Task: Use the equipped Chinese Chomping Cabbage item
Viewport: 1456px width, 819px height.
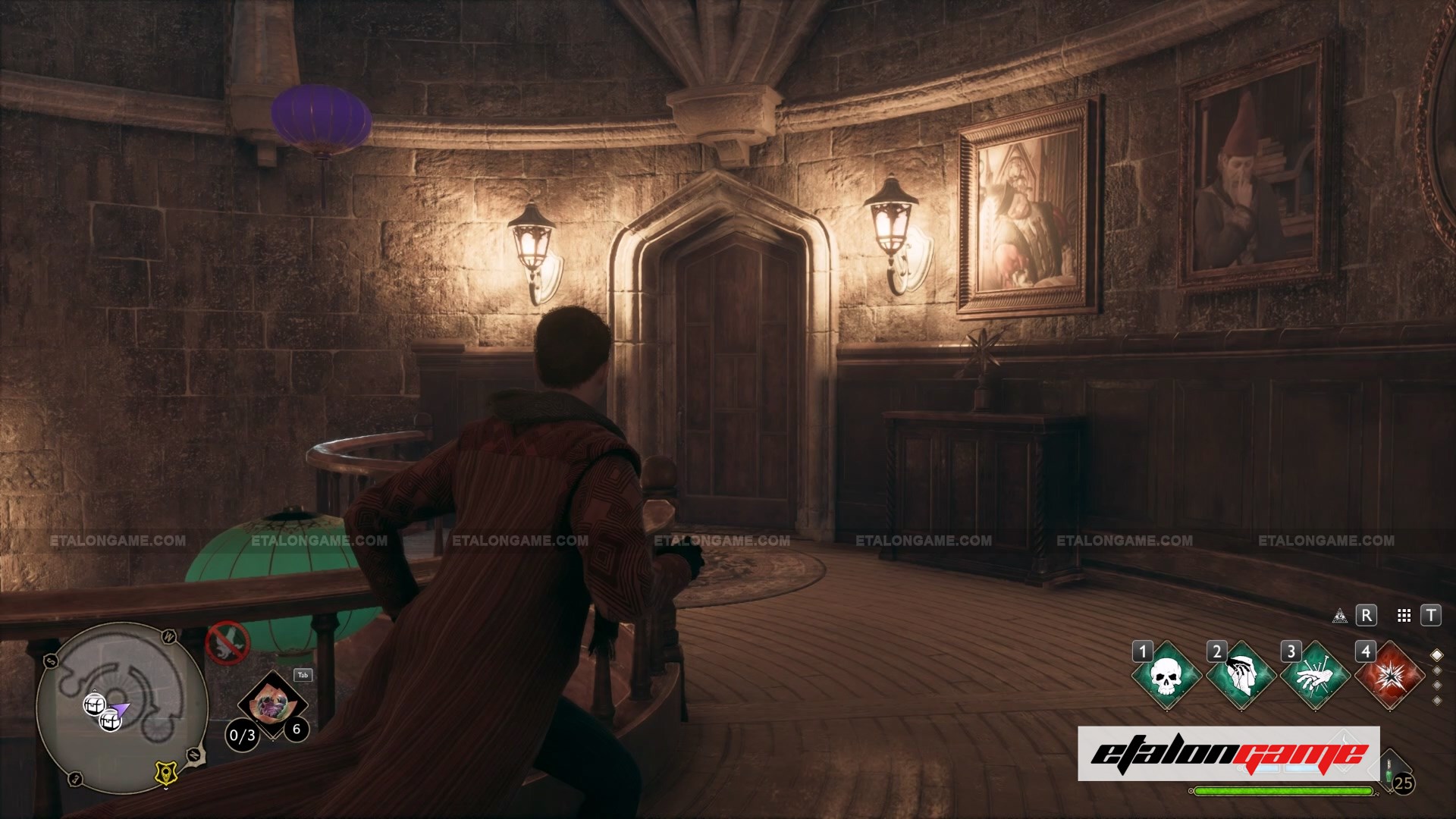Action: click(271, 706)
